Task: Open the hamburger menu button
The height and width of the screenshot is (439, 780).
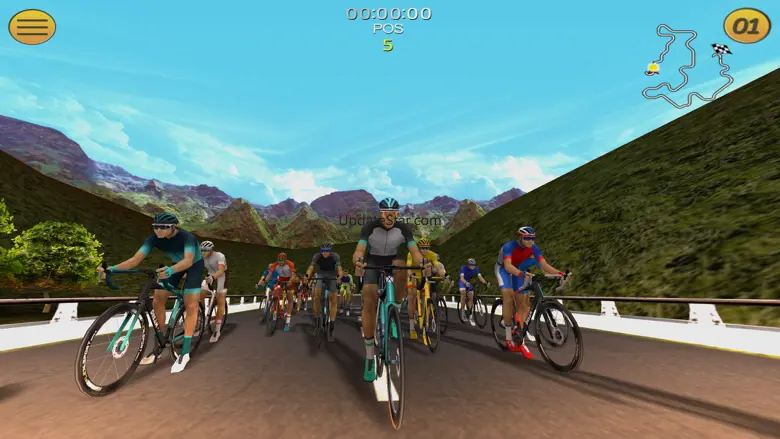Action: 32,27
